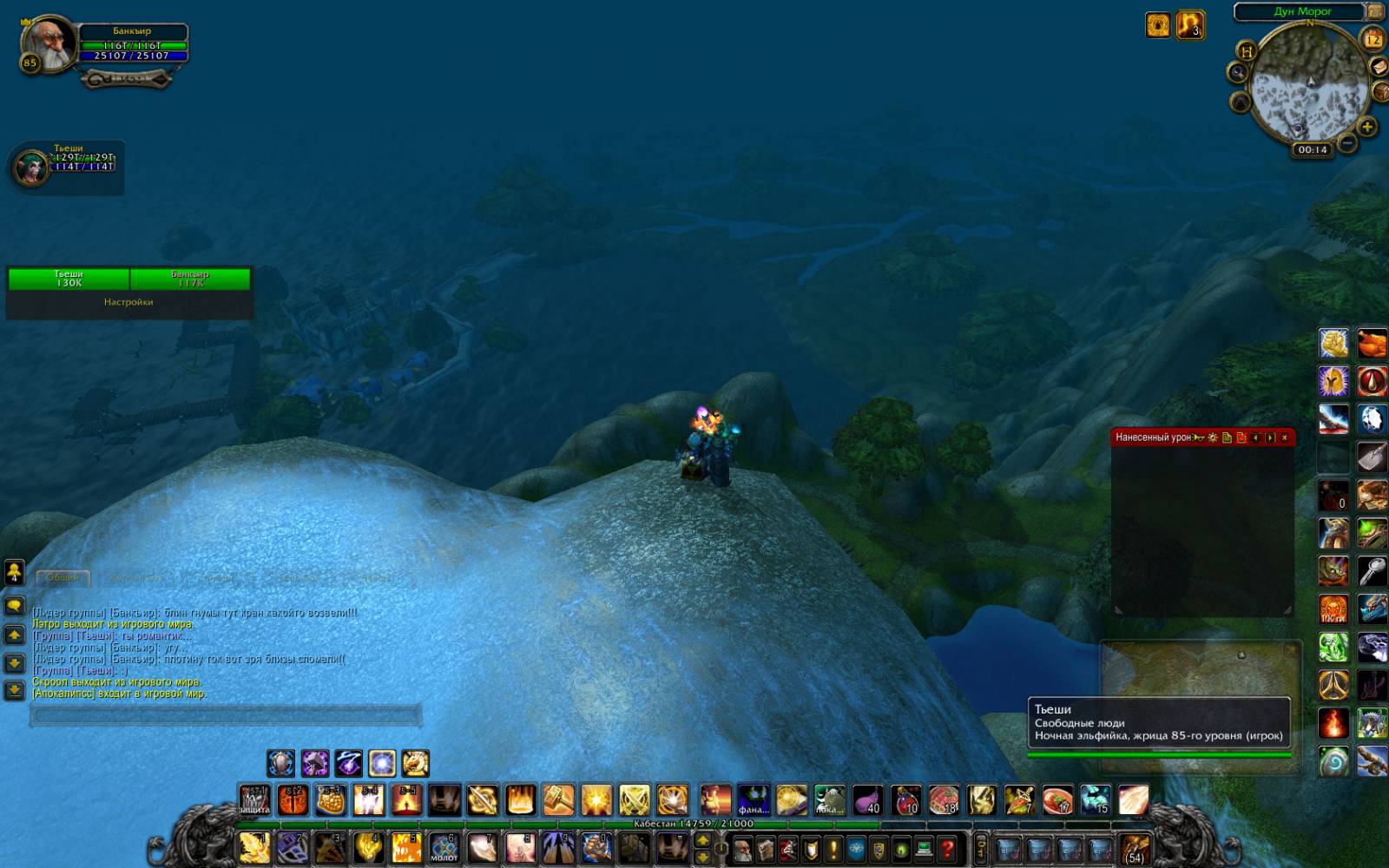This screenshot has height=868, width=1389.
Task: Activate the golden fist ability icon
Action: pos(596,848)
